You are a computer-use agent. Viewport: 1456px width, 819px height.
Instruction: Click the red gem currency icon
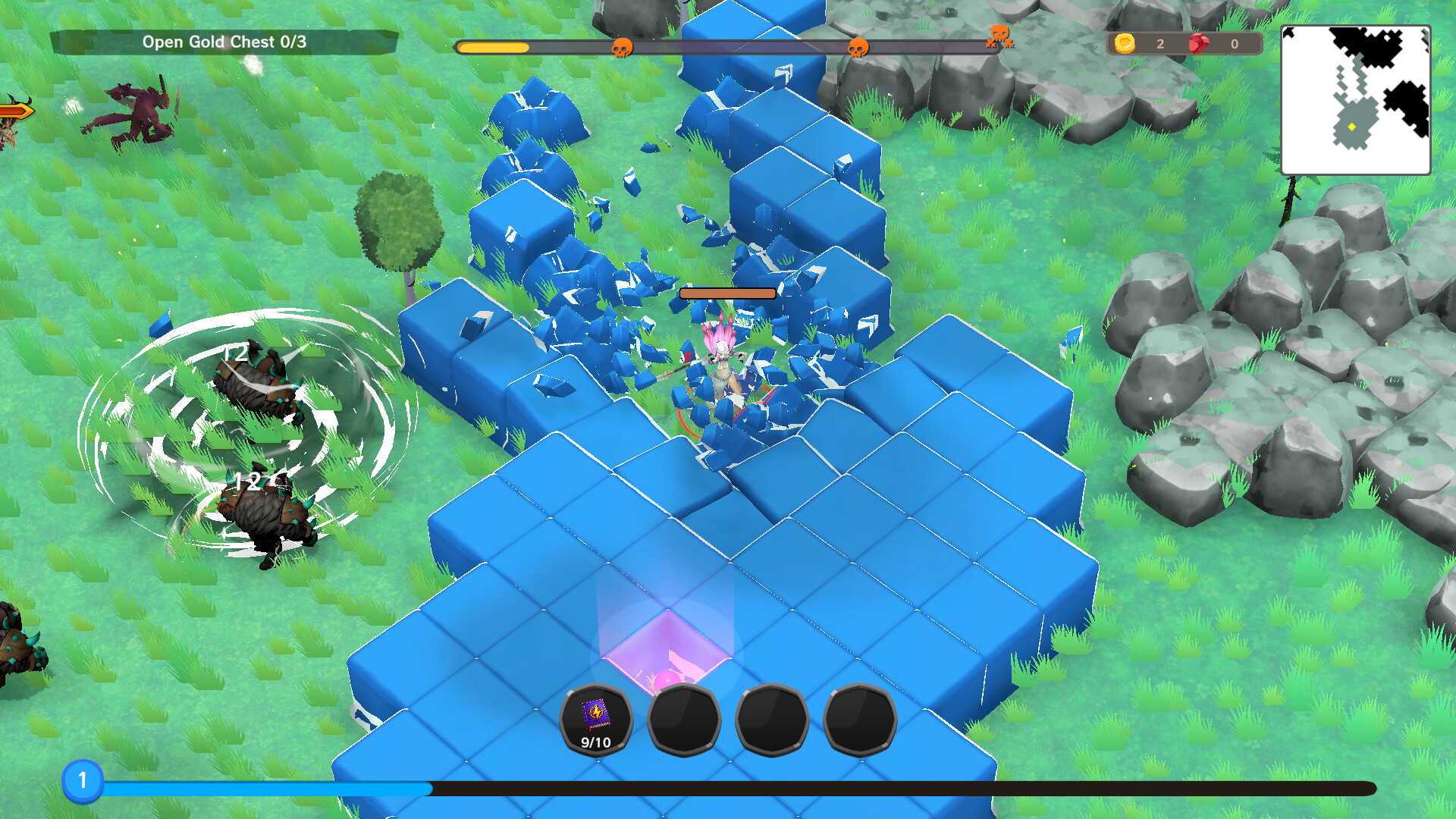pyautogui.click(x=1199, y=43)
